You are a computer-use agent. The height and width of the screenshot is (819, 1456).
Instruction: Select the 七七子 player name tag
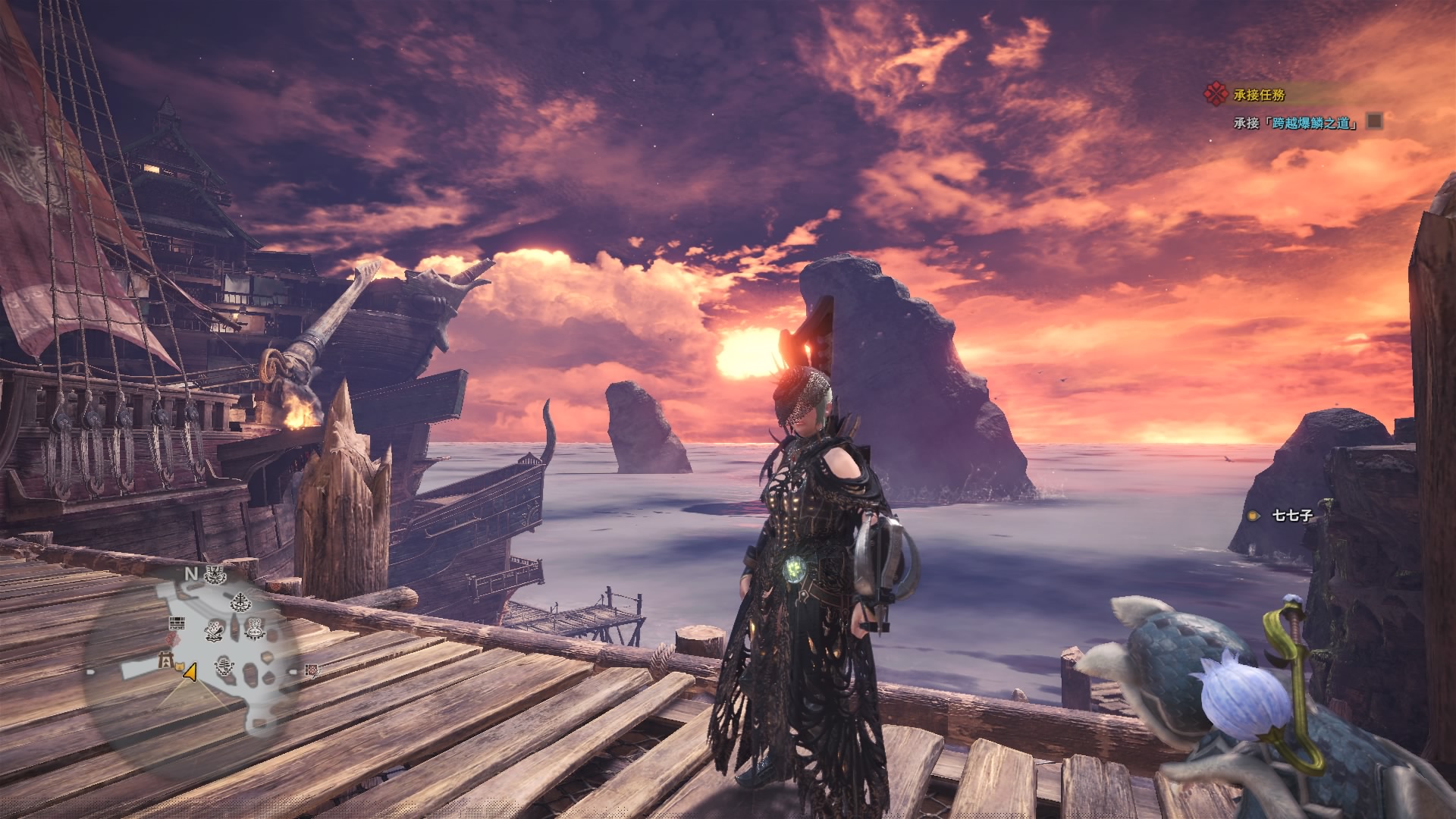1292,516
